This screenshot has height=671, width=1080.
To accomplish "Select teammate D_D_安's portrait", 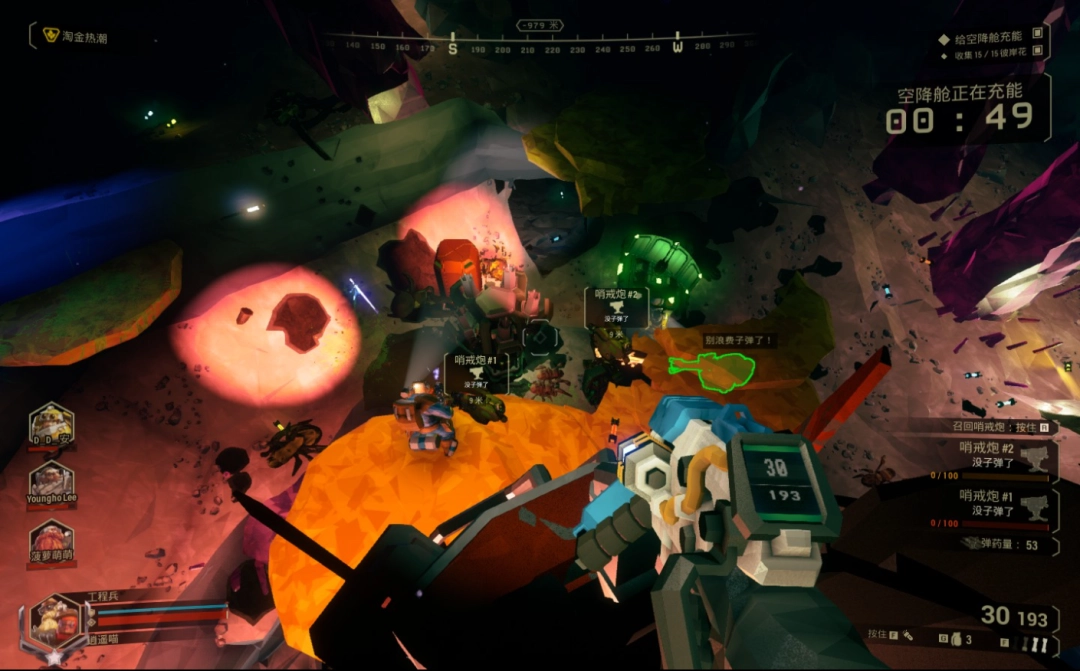I will [x=51, y=424].
